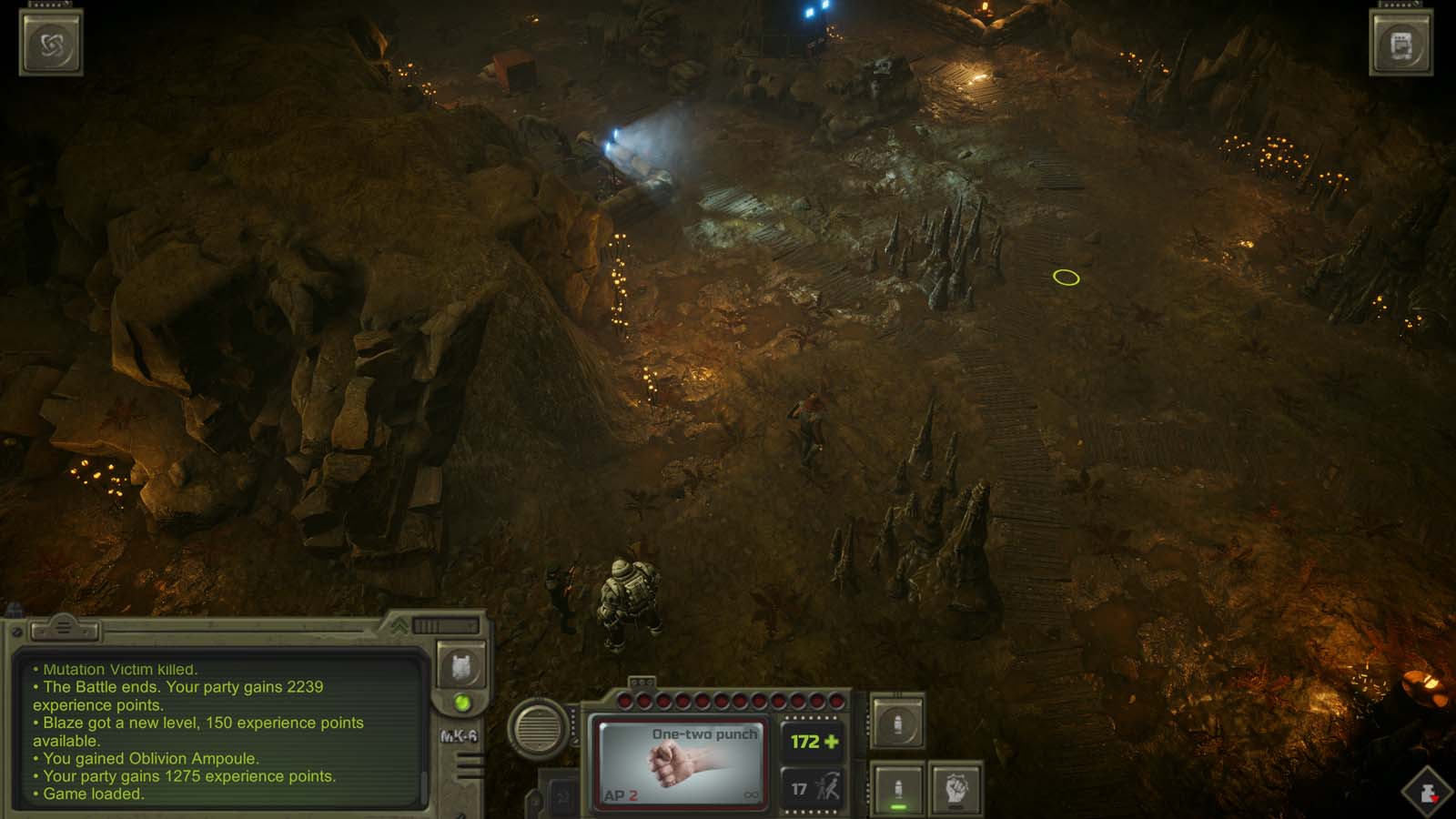This screenshot has width=1456, height=819.
Task: Switch to the secondary weapon slot tab
Action: pyautogui.click(x=642, y=681)
